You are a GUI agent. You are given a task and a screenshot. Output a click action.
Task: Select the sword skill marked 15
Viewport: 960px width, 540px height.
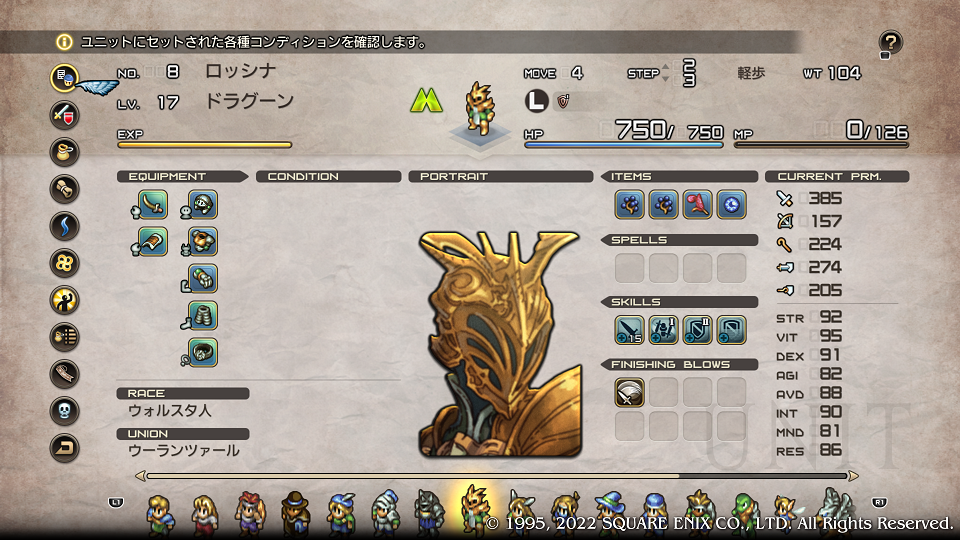(629, 329)
